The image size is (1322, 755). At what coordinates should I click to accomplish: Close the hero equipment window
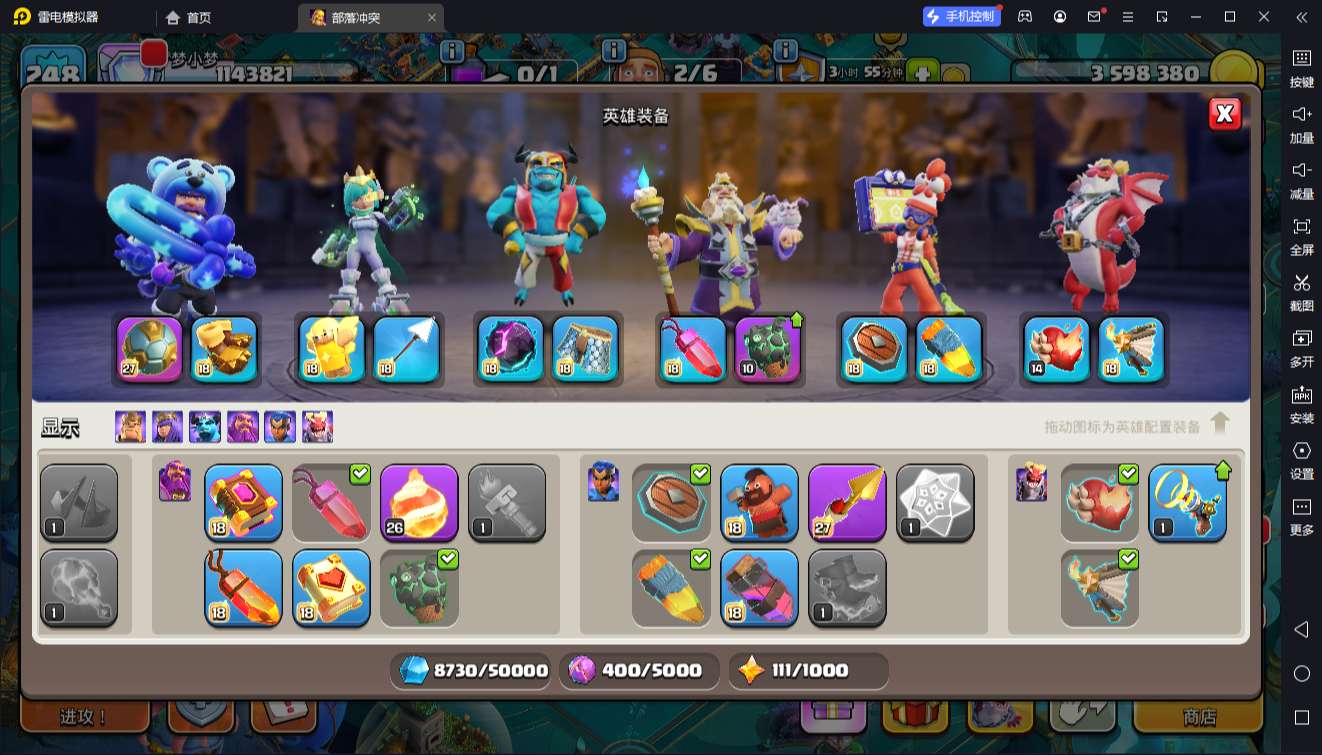click(1224, 114)
